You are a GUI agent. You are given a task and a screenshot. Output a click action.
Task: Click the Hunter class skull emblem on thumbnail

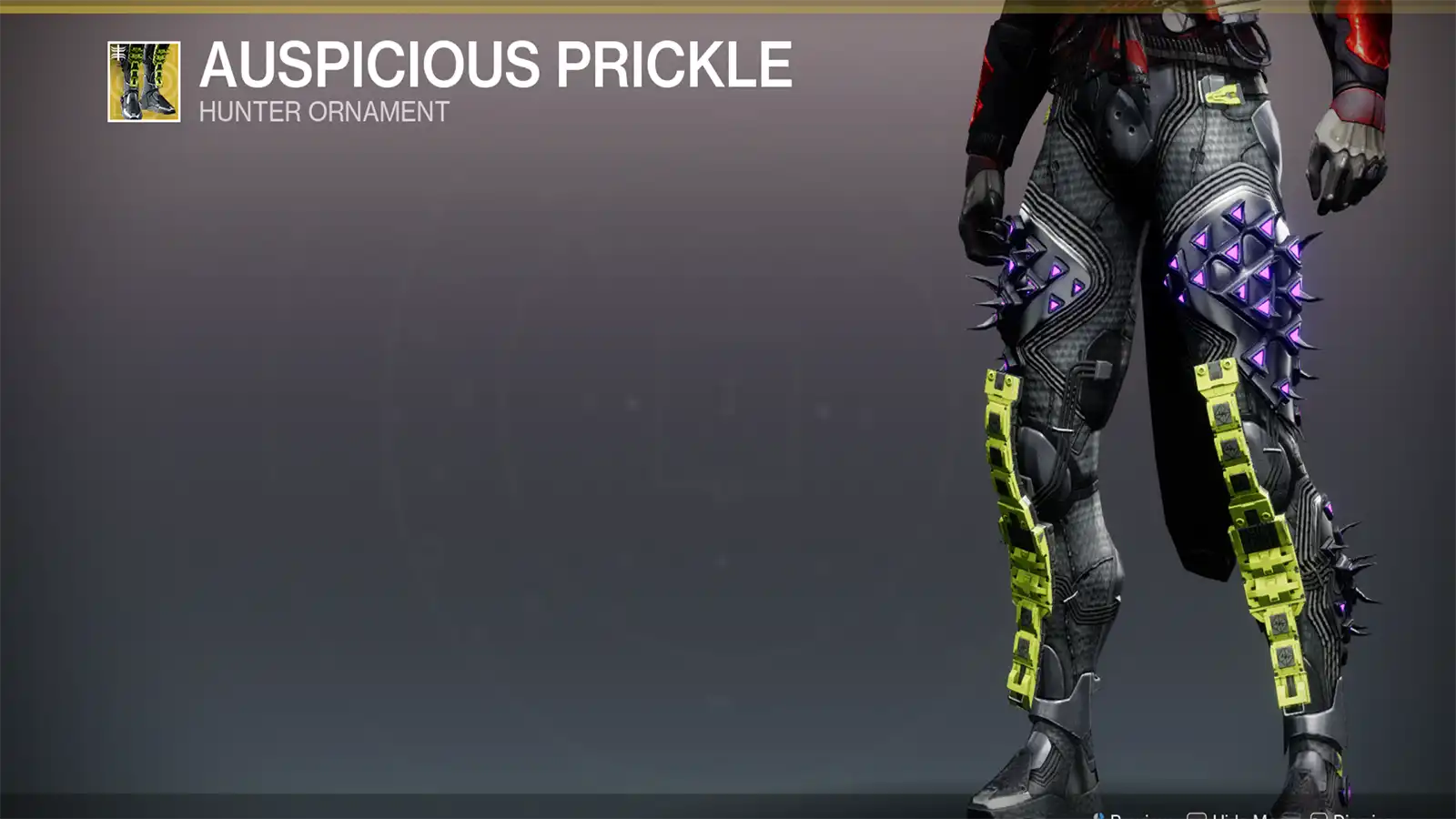point(116,52)
